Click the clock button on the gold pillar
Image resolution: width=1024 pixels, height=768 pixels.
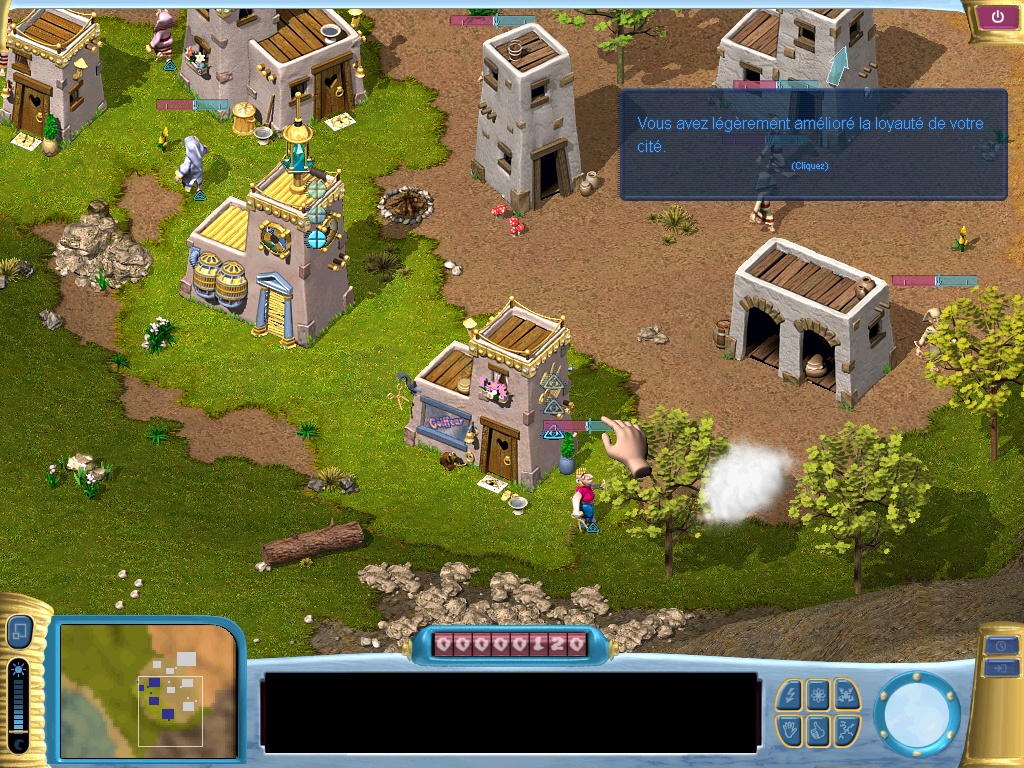pos(1001,646)
